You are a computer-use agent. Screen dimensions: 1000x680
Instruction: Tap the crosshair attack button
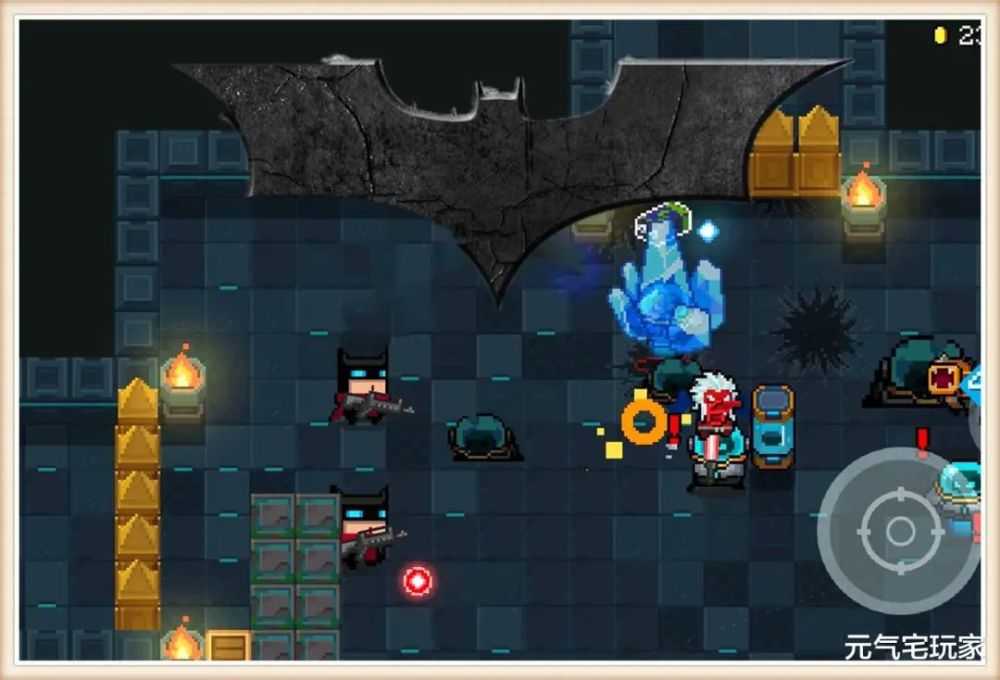[x=900, y=531]
